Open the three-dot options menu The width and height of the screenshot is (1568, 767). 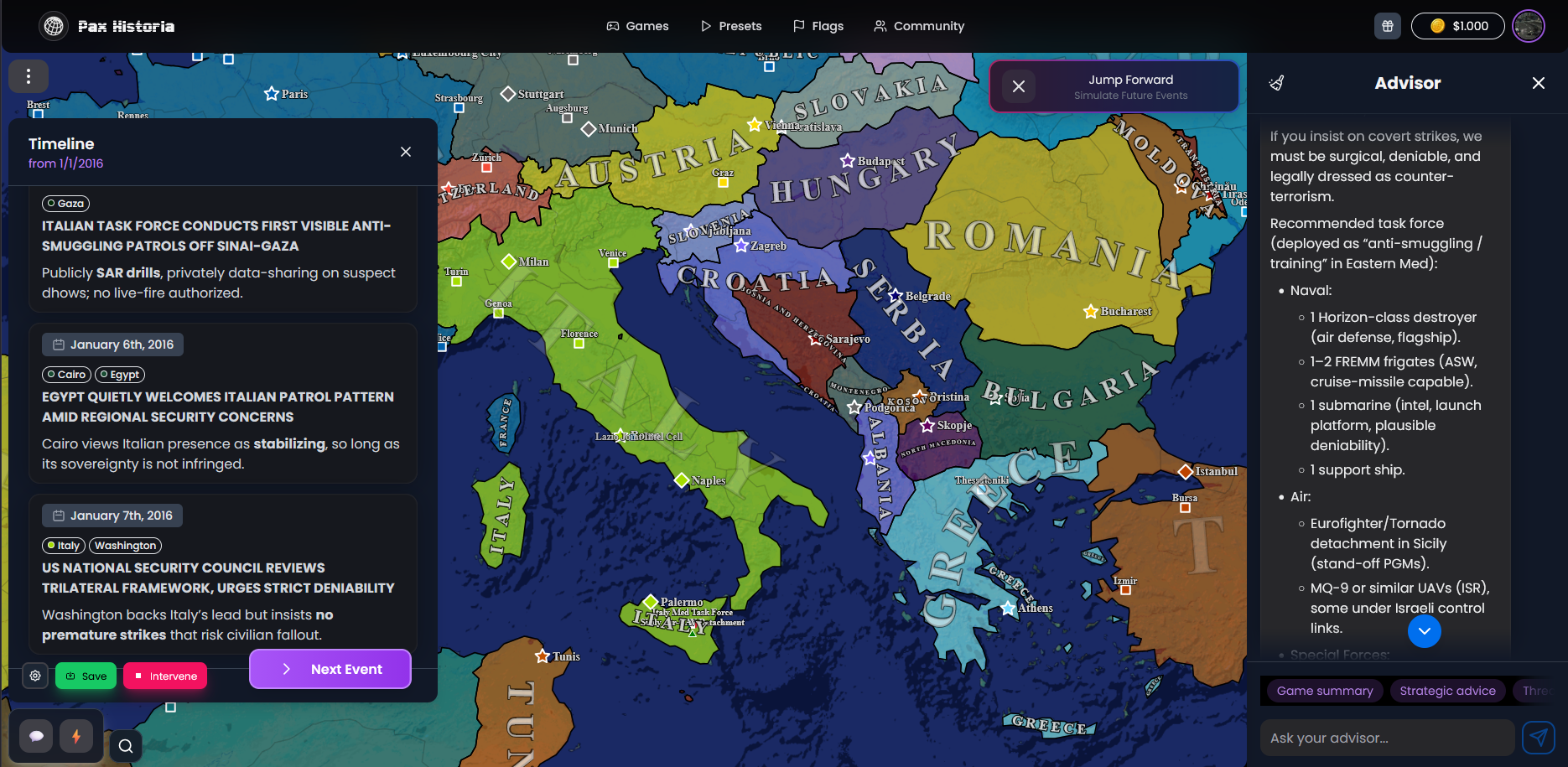(29, 76)
